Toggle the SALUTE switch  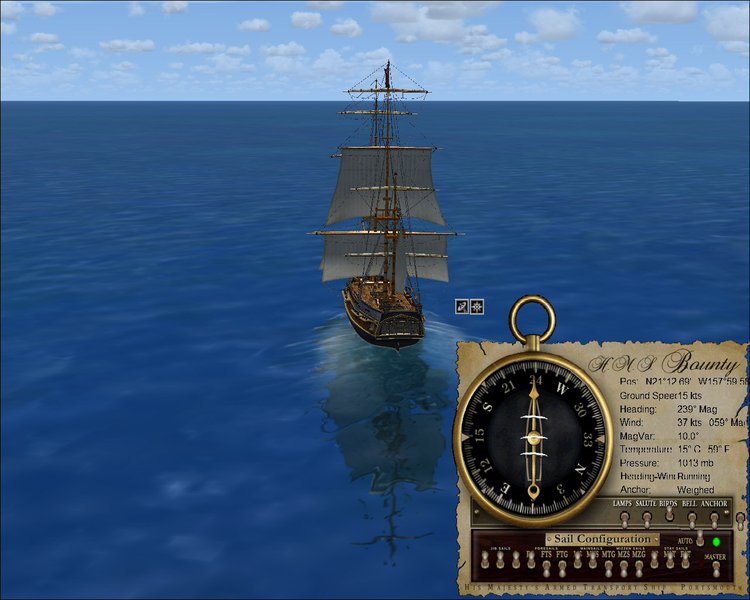click(x=647, y=518)
